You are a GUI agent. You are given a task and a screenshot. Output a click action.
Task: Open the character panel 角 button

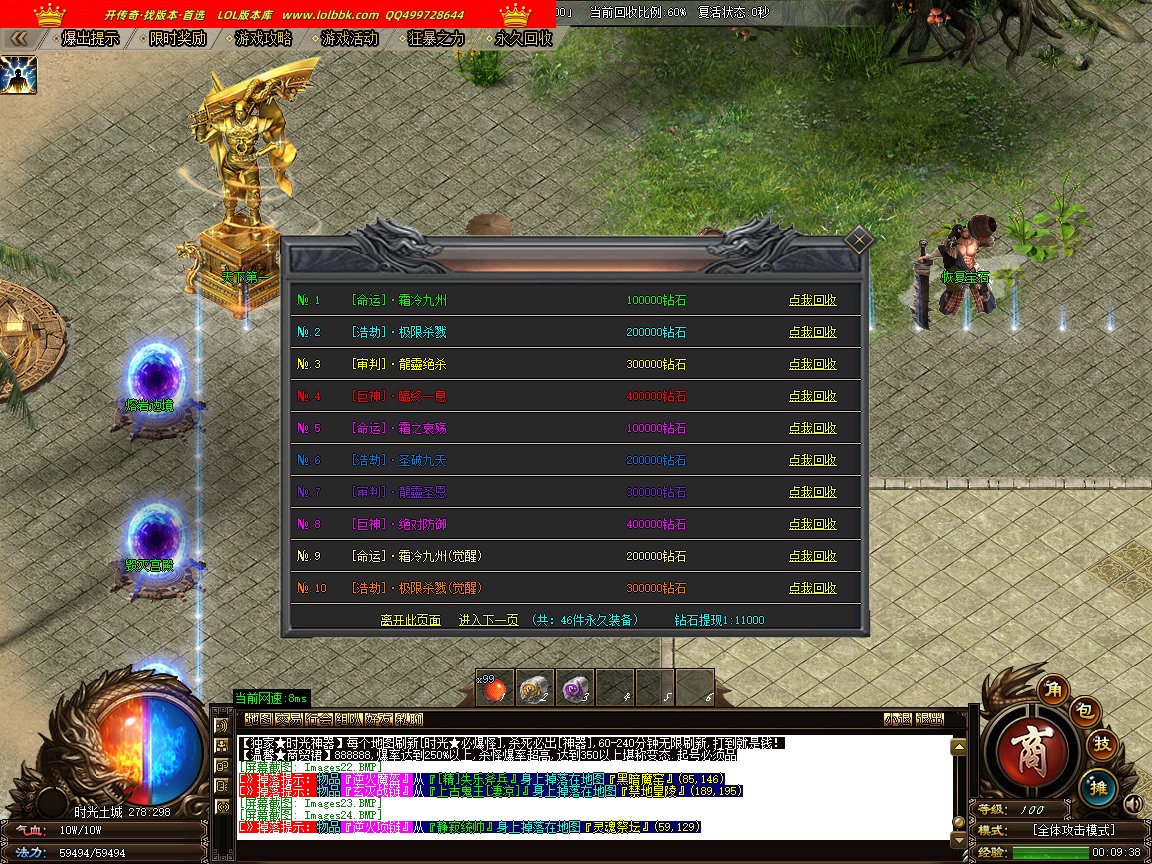[x=1053, y=688]
